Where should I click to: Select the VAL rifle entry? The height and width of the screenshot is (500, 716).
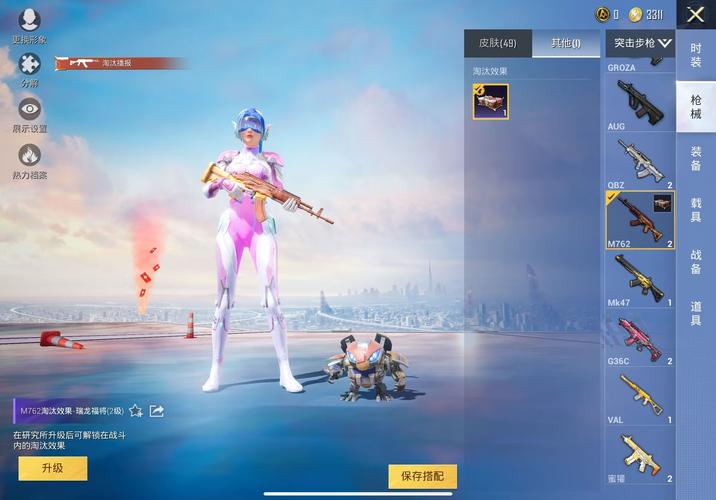640,395
